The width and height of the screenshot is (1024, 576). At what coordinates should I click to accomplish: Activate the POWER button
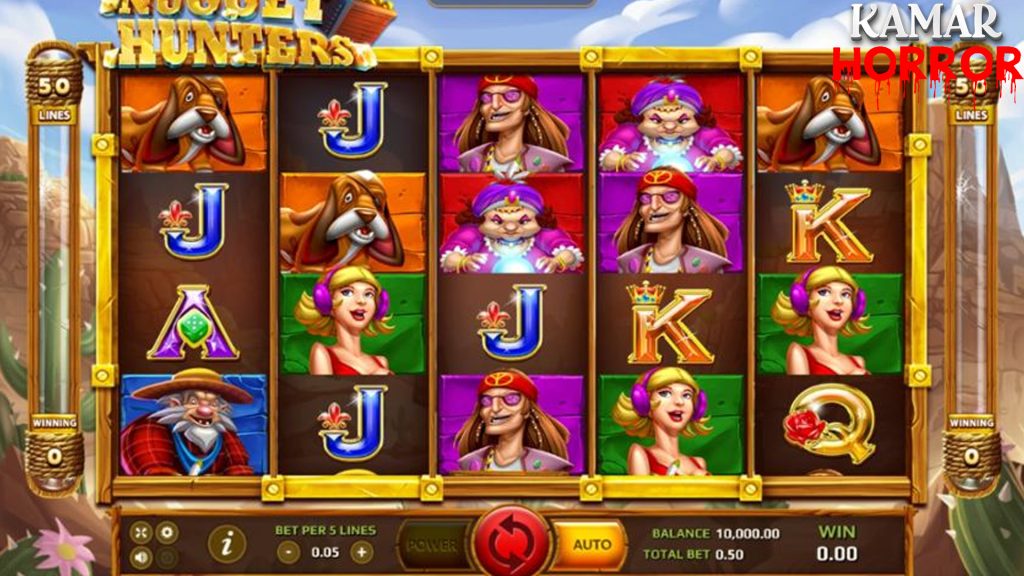[x=433, y=546]
